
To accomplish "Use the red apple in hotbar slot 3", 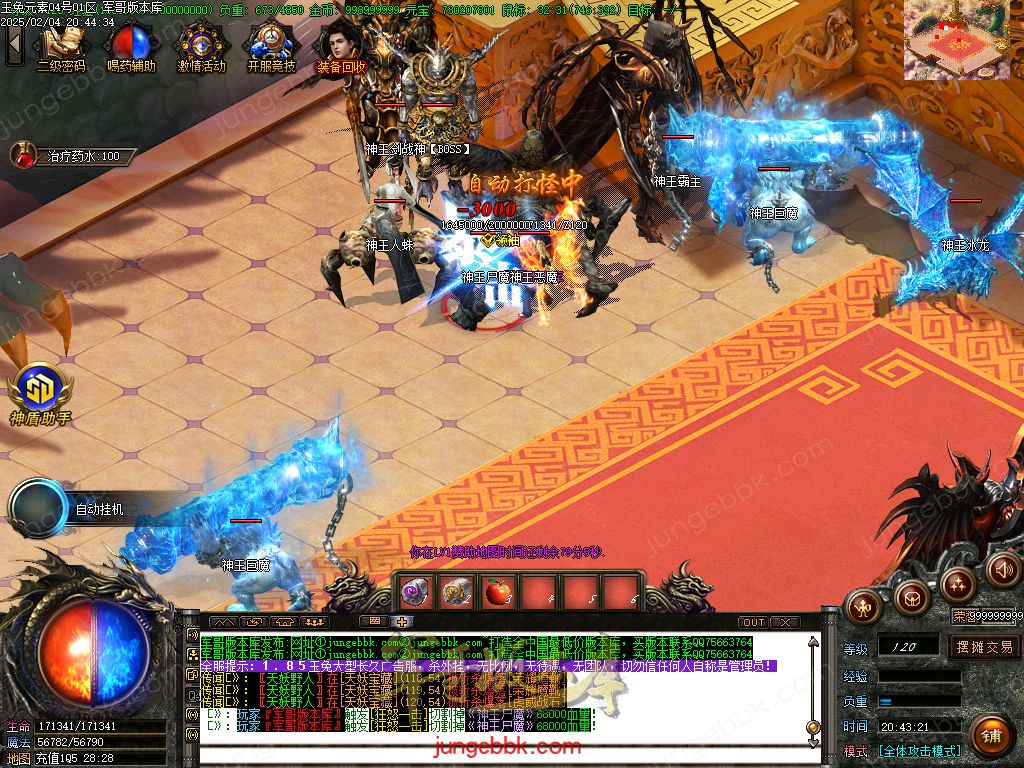I will click(x=497, y=592).
